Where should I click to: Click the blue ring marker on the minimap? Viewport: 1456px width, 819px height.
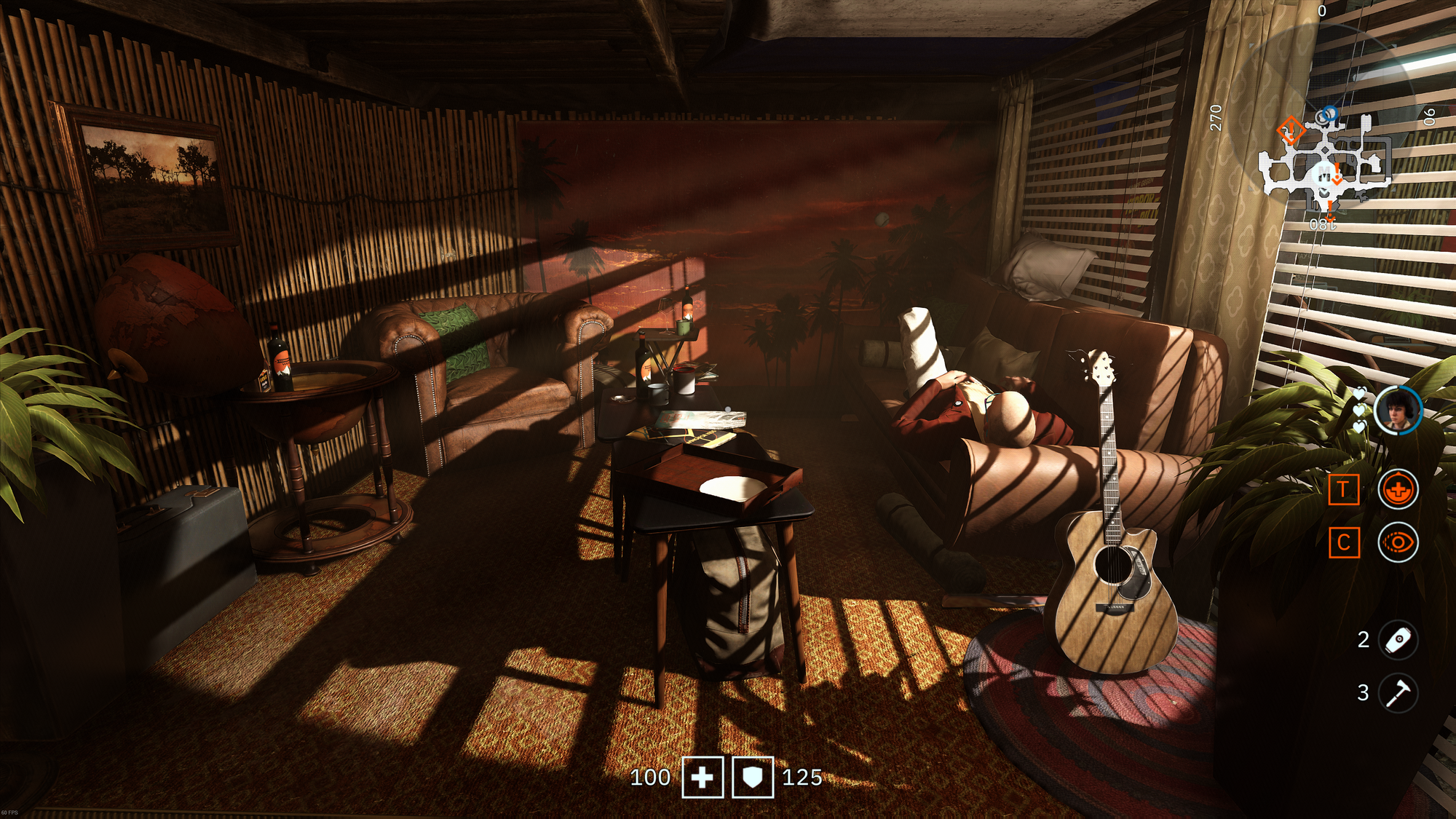click(1329, 114)
